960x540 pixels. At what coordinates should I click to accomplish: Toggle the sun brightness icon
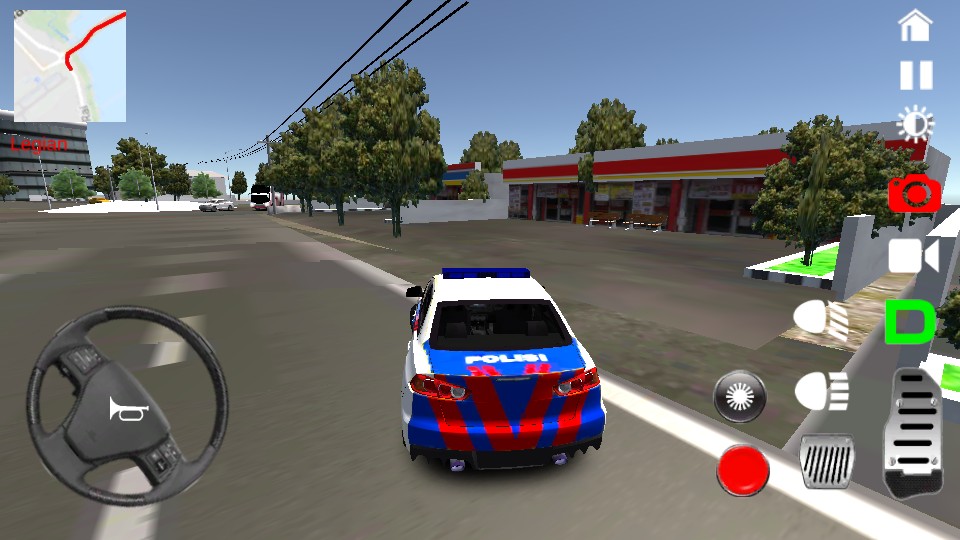pyautogui.click(x=915, y=125)
